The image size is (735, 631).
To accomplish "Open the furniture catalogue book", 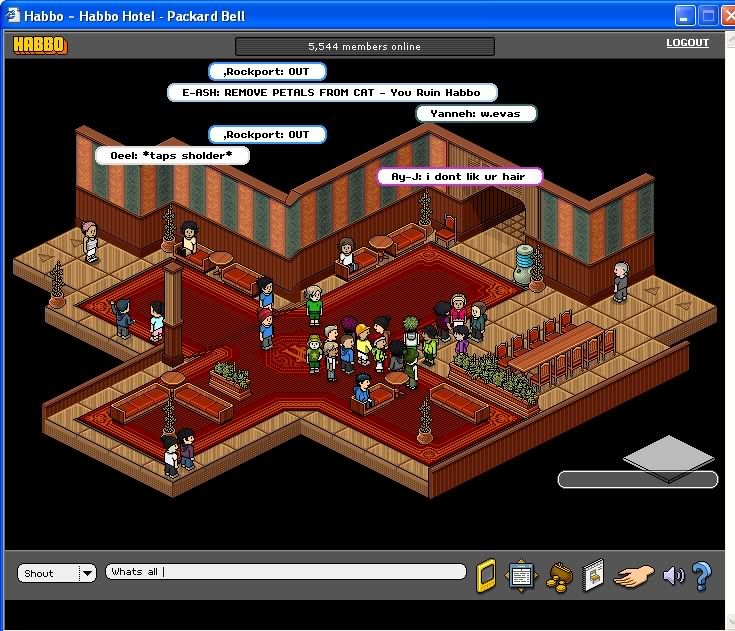I will [x=593, y=575].
